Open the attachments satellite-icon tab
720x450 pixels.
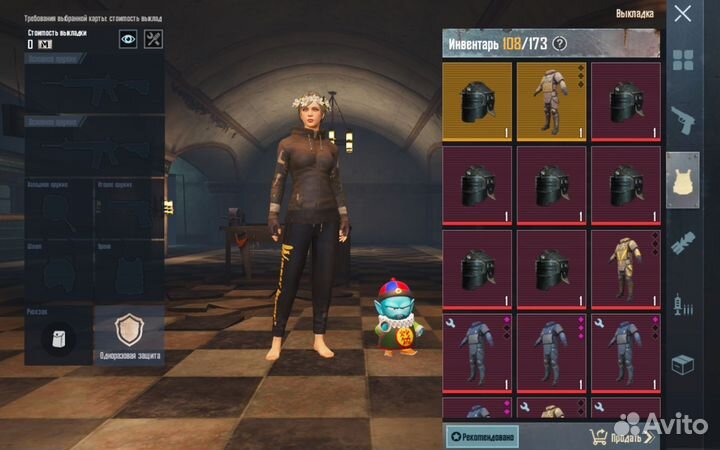point(683,241)
